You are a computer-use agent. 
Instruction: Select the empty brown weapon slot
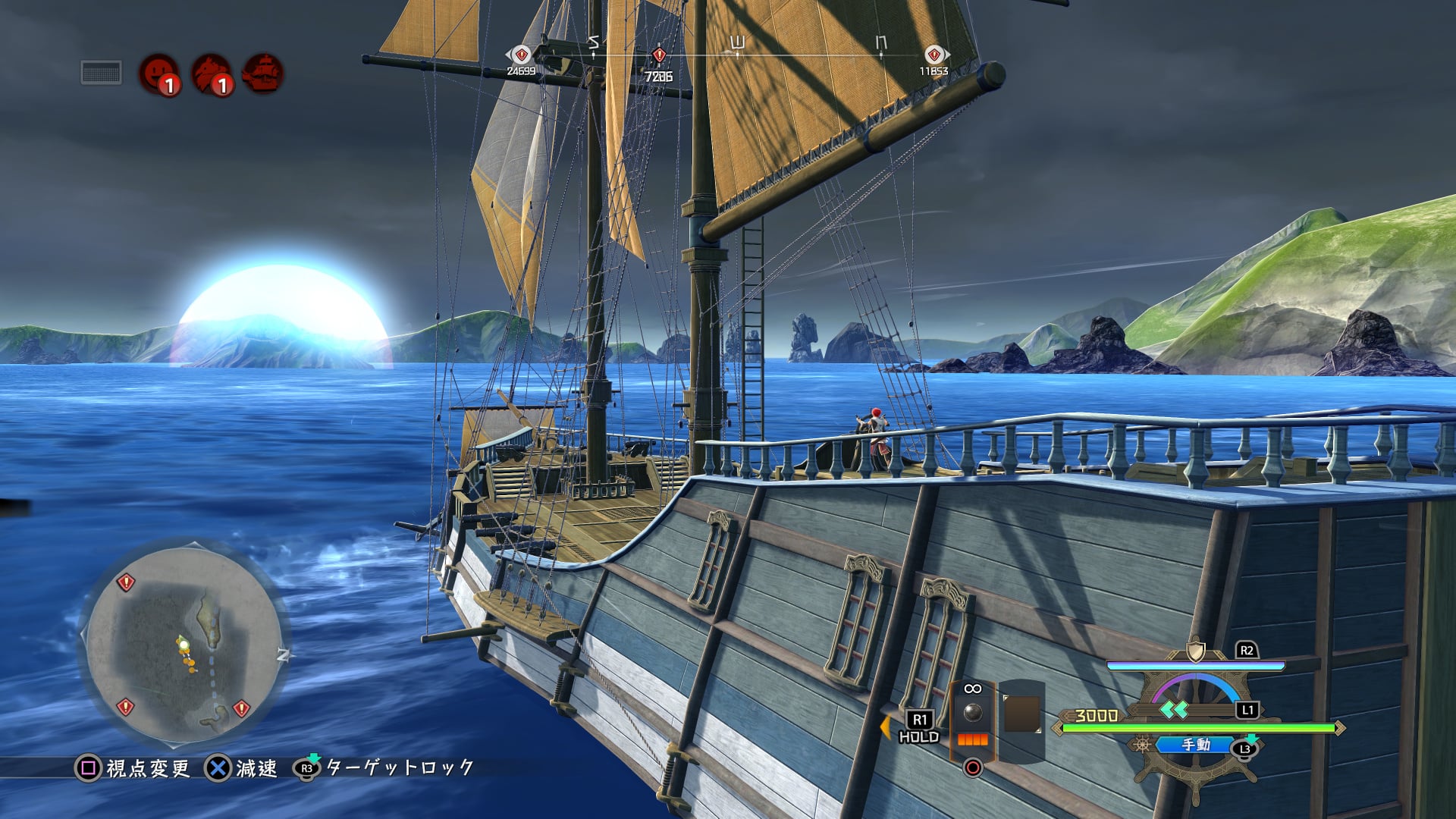(1021, 714)
